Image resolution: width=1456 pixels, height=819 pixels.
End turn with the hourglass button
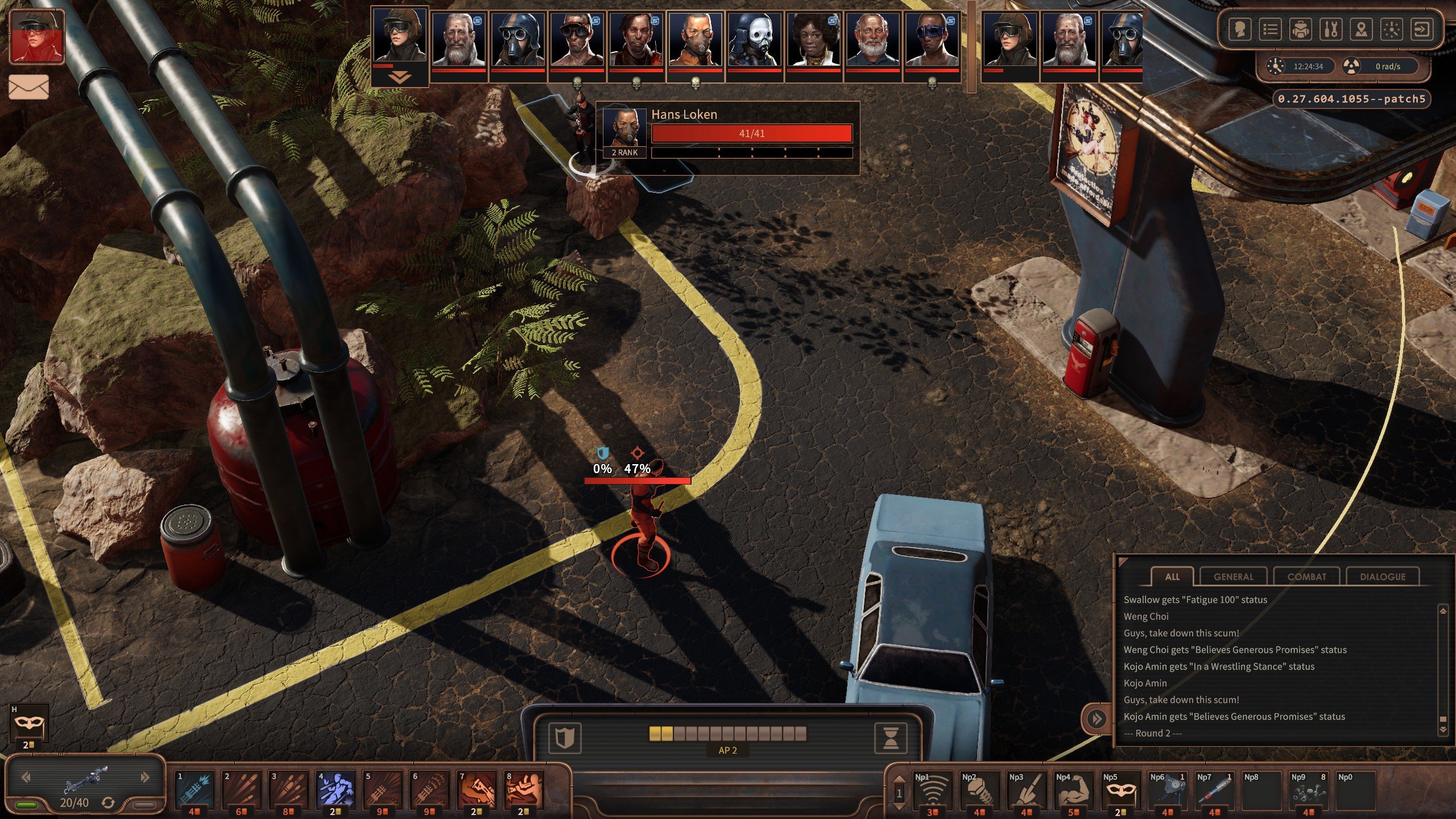(x=891, y=738)
